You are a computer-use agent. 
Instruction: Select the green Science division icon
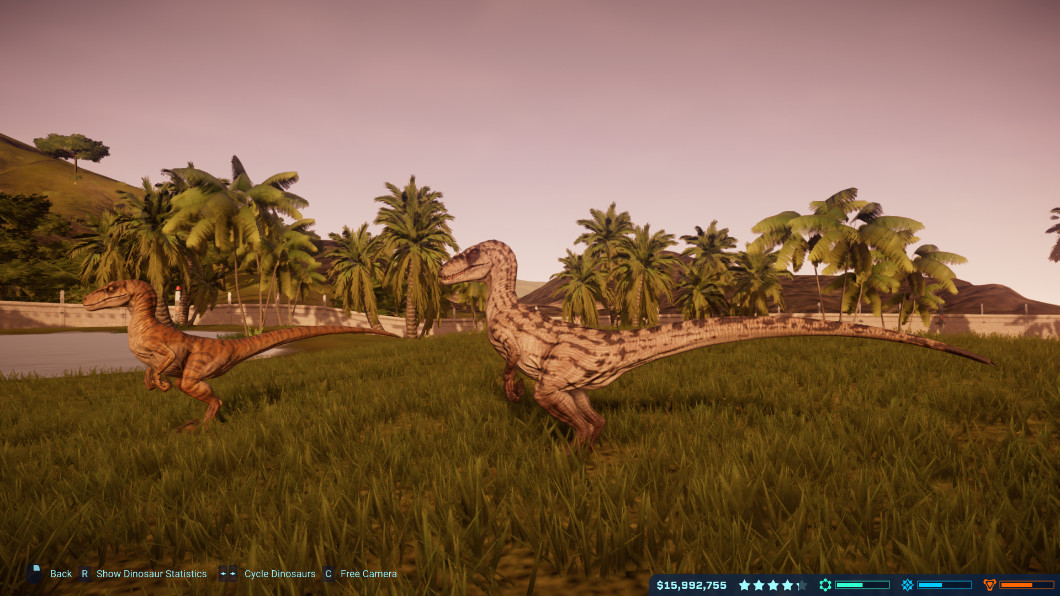[x=826, y=585]
